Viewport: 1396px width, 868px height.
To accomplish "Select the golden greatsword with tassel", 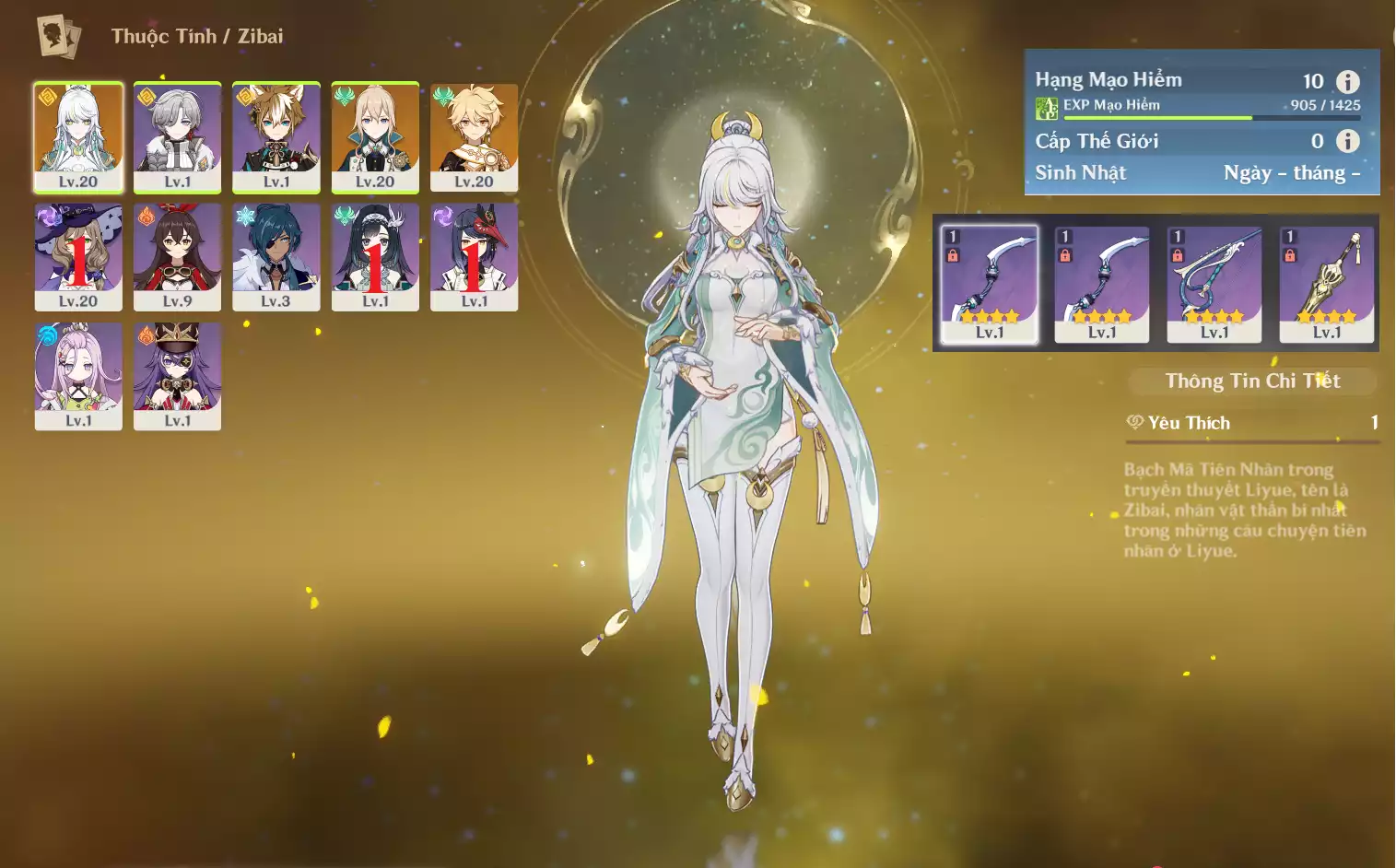I will click(x=1327, y=284).
